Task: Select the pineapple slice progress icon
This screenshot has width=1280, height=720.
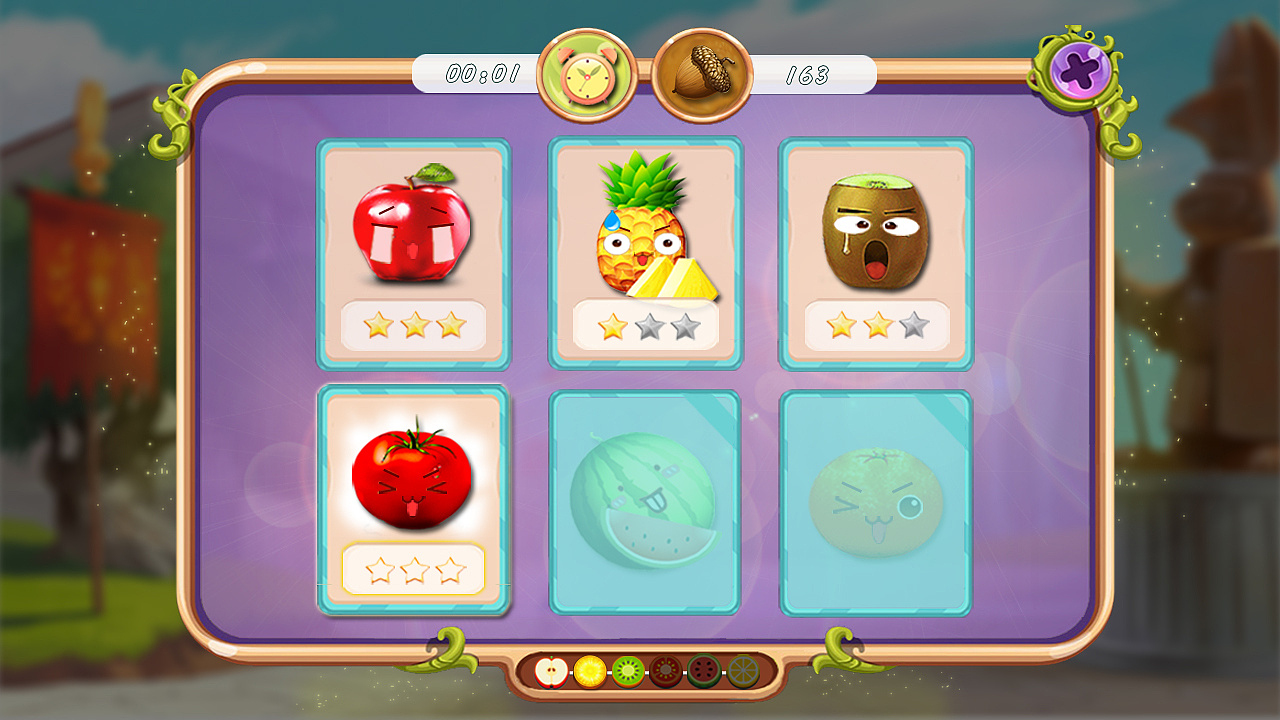Action: (x=589, y=671)
